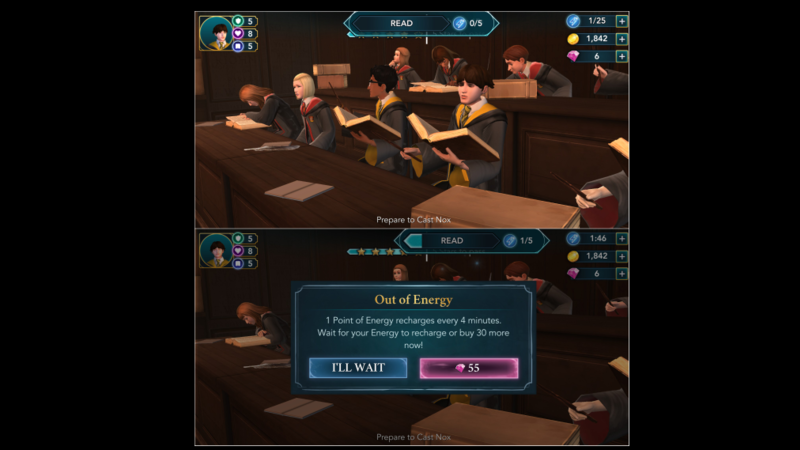Click the plus button beside 1/25 energy
The height and width of the screenshot is (450, 800).
coord(622,20)
